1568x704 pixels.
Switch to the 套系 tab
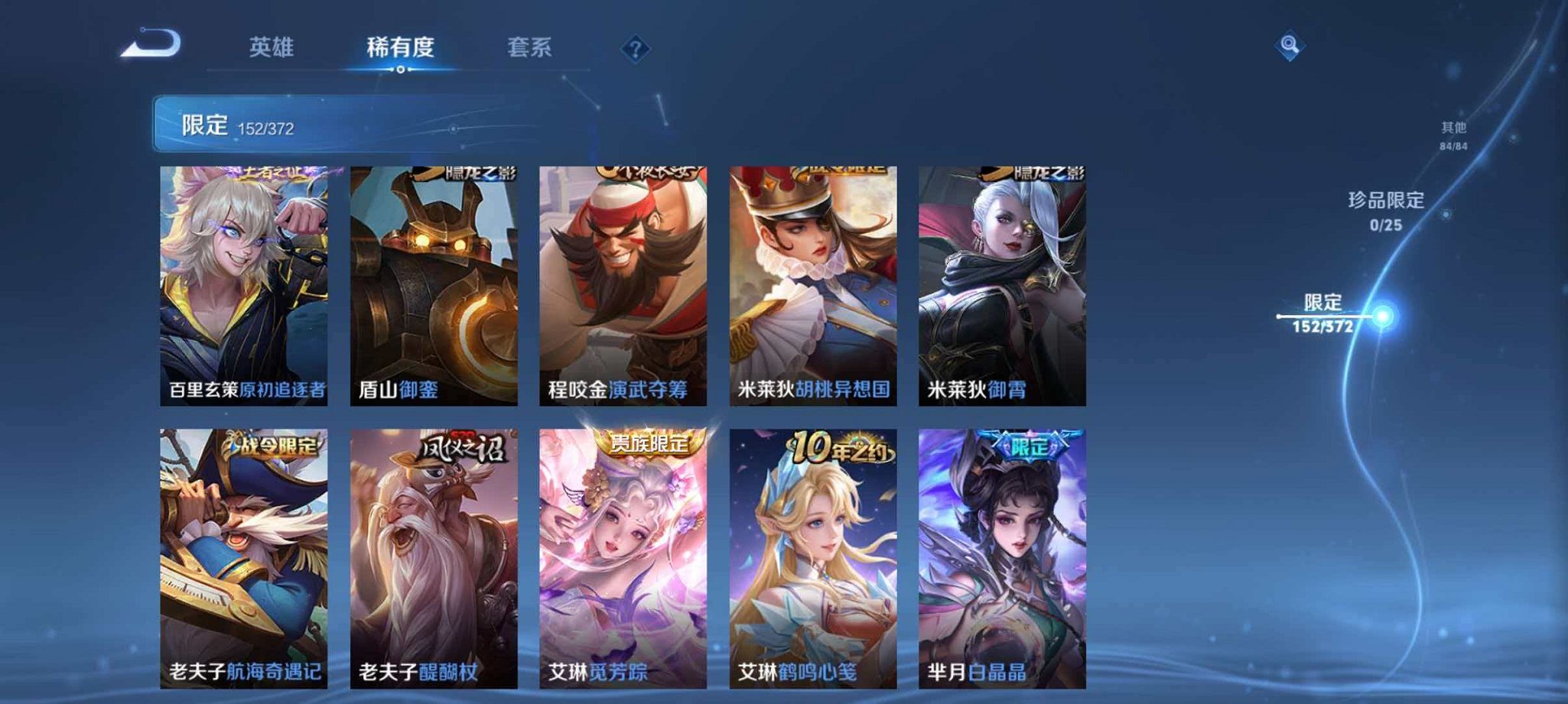pyautogui.click(x=530, y=47)
